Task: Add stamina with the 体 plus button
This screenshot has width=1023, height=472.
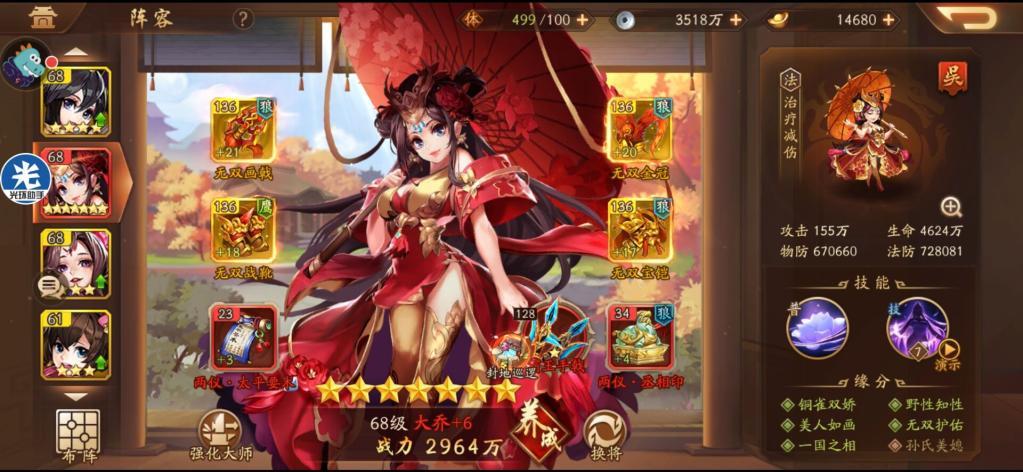Action: 582,20
